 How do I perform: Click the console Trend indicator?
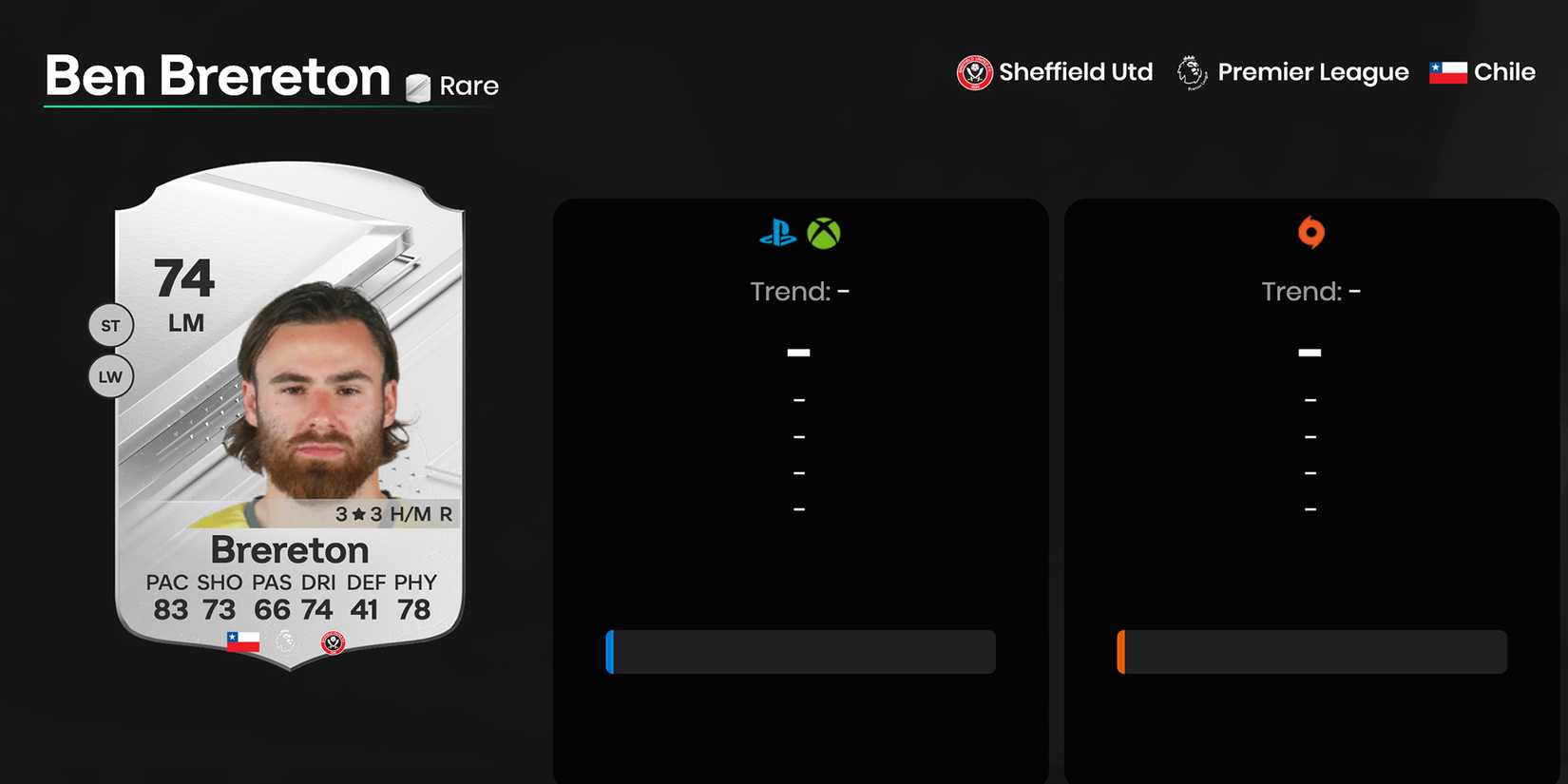pyautogui.click(x=799, y=291)
